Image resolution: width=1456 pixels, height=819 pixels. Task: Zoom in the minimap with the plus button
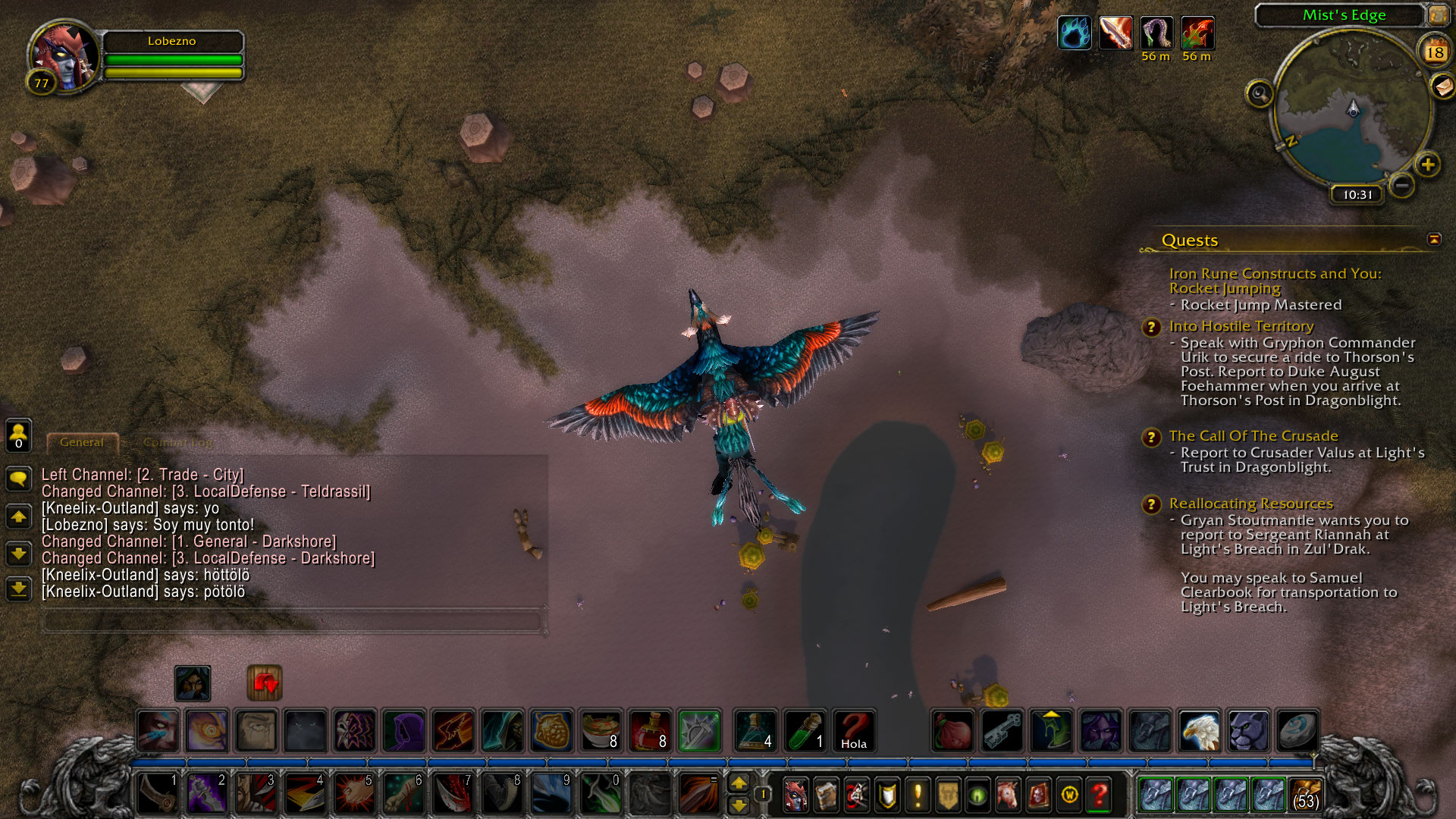click(x=1428, y=165)
